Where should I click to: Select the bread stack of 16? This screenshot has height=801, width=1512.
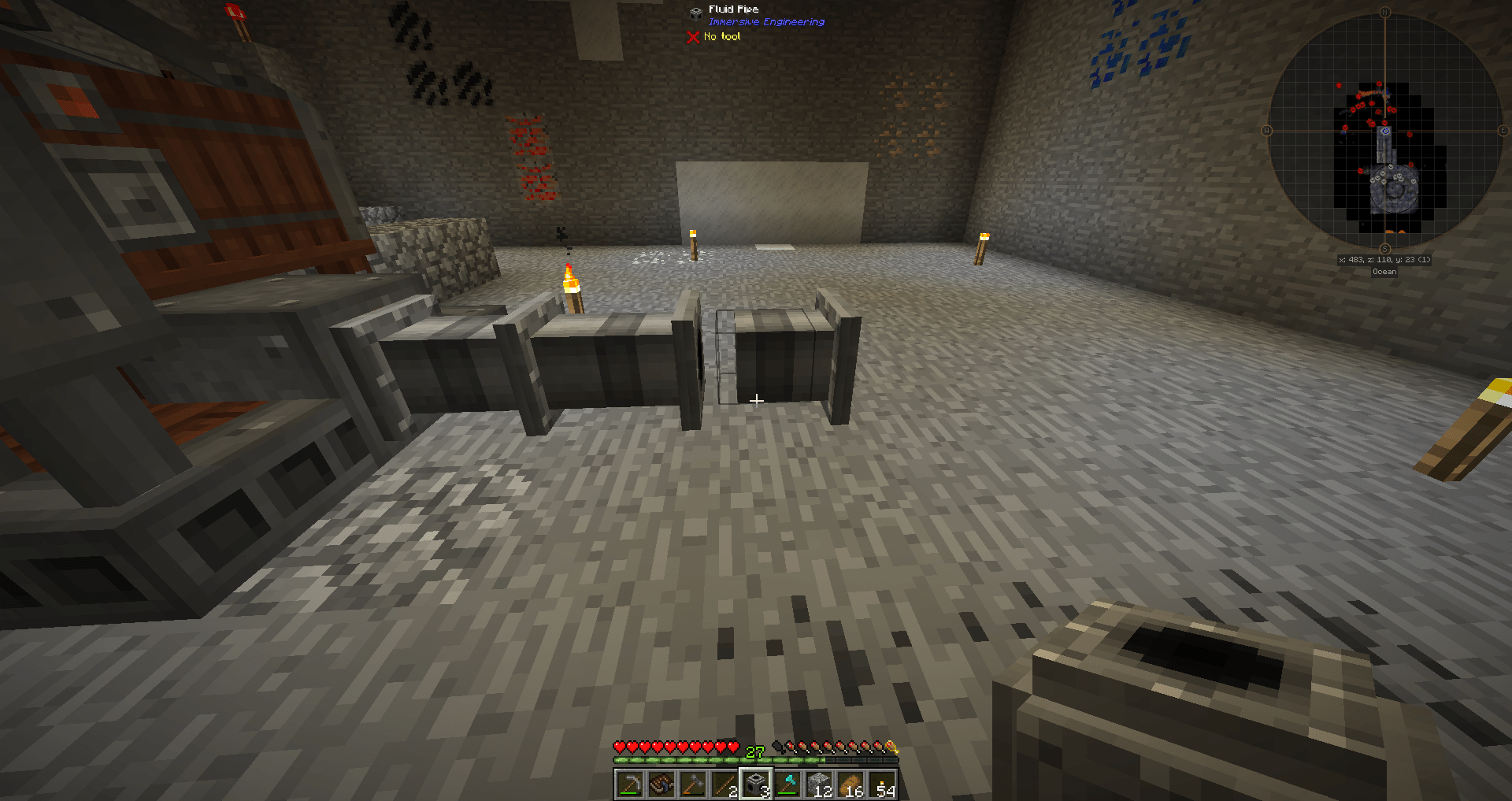click(852, 784)
